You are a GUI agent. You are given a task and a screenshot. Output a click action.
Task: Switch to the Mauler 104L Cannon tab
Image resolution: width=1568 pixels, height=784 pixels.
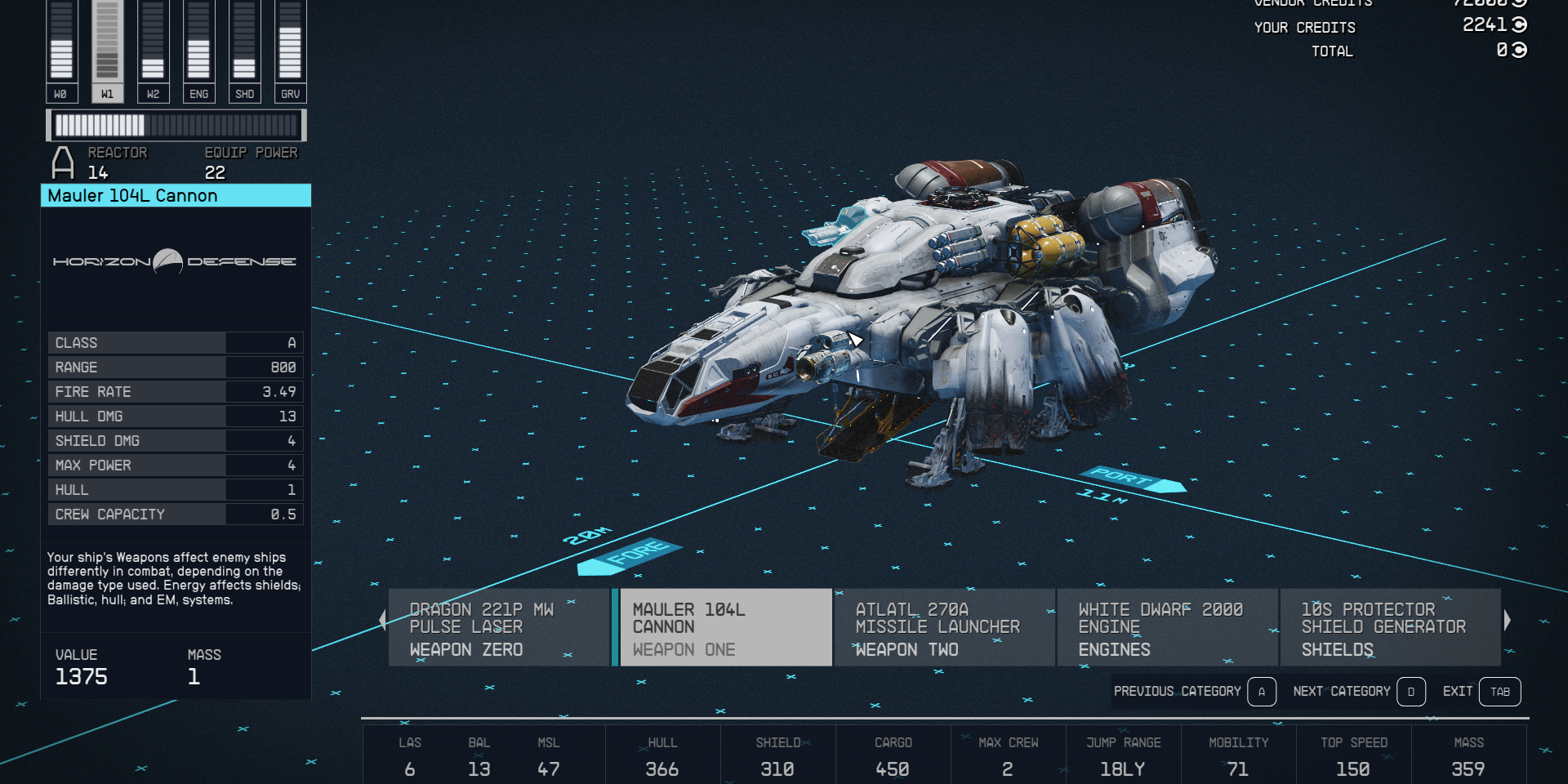click(x=724, y=627)
